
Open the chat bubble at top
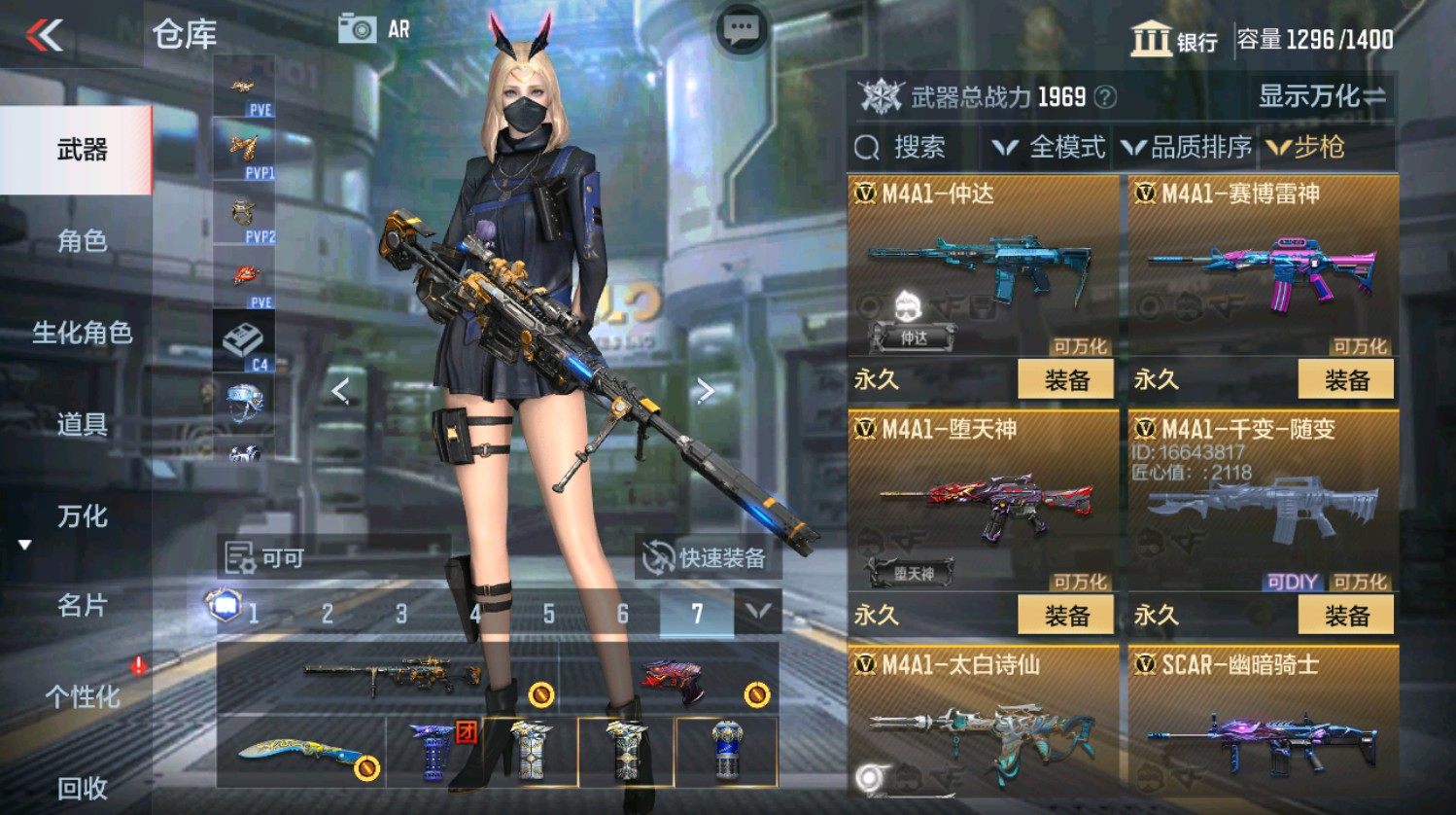point(740,27)
